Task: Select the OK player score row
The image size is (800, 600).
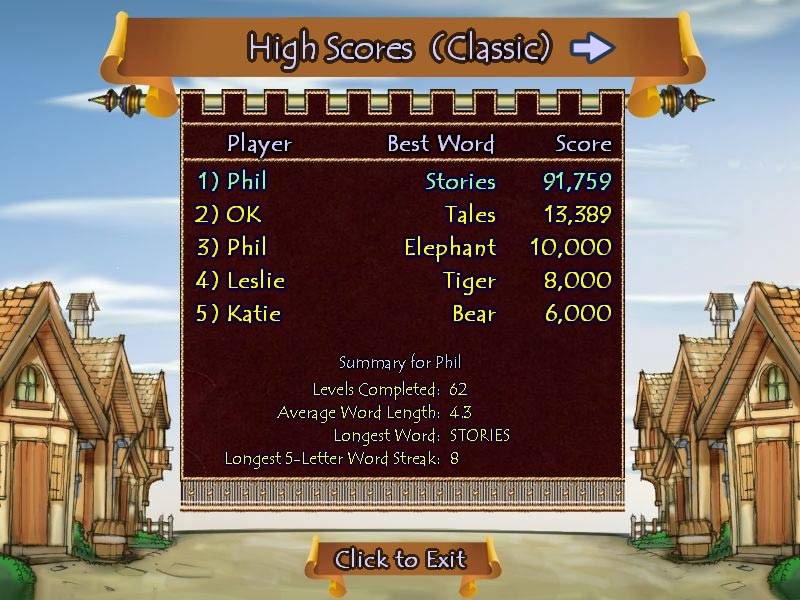Action: [403, 214]
